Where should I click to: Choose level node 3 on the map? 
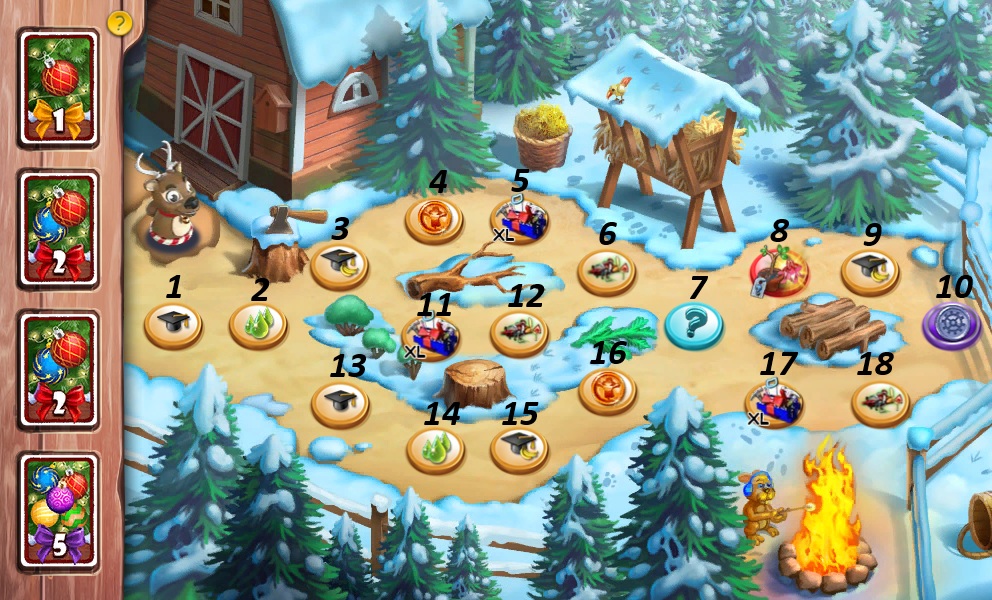coord(341,266)
